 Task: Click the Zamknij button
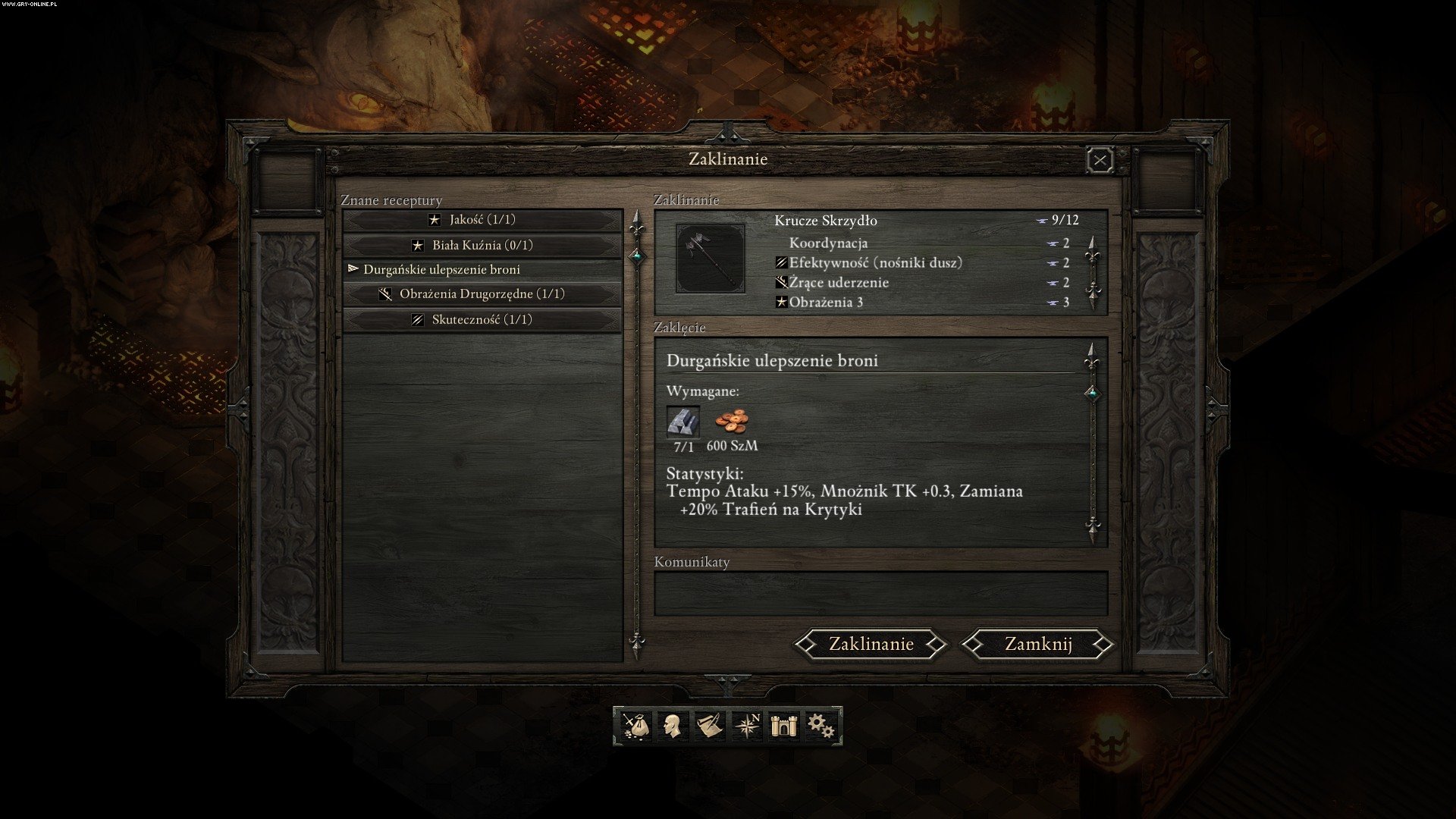1037,644
